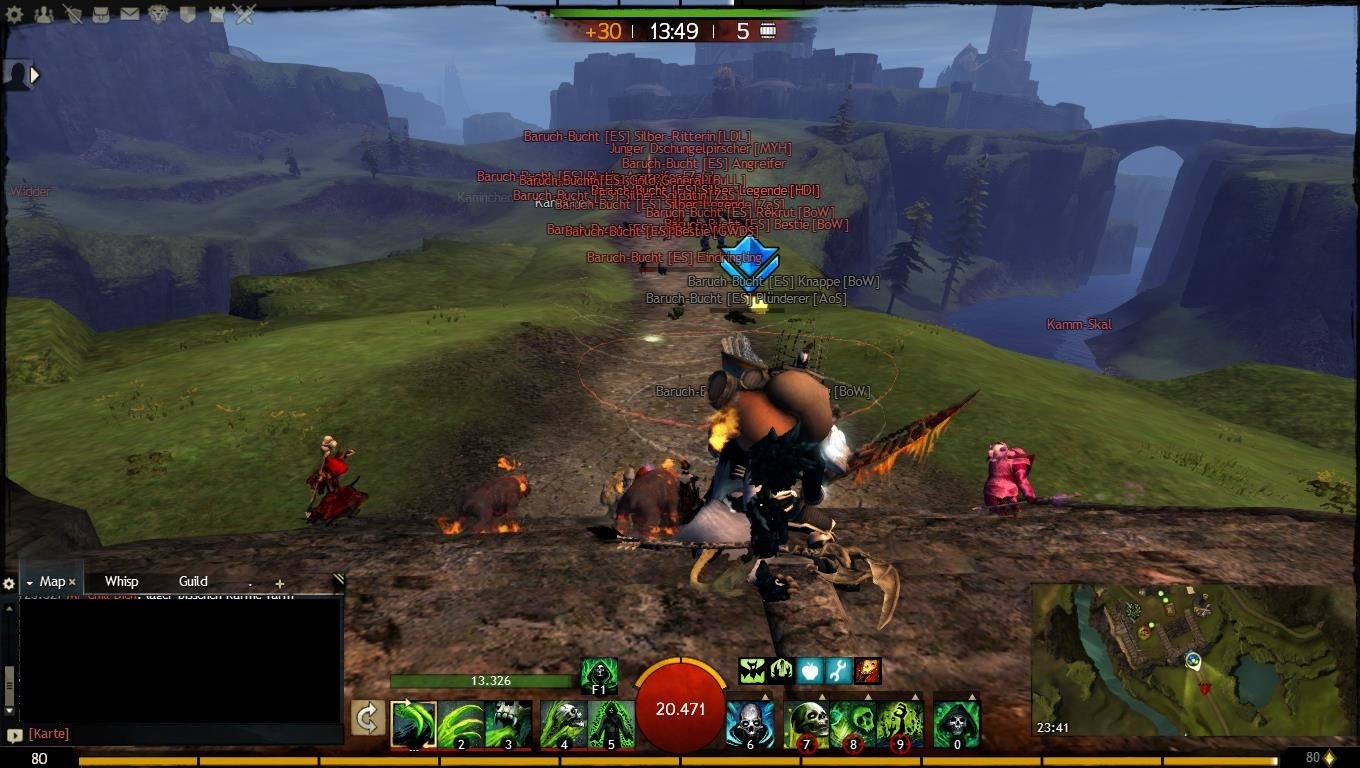The height and width of the screenshot is (768, 1360).
Task: Activate the hooded skull elite skill
Action: (x=956, y=724)
